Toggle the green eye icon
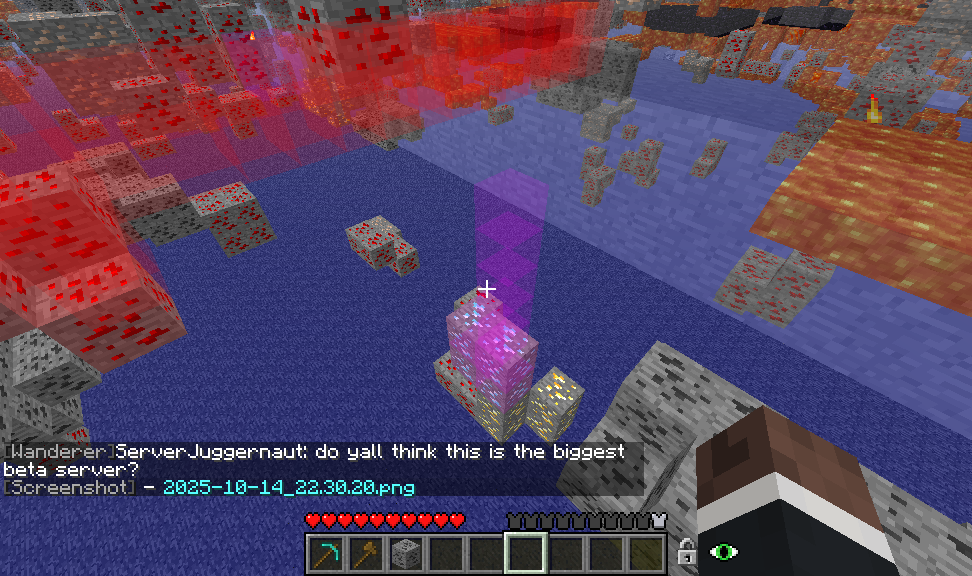Screen dimensions: 972x576 click(722, 551)
